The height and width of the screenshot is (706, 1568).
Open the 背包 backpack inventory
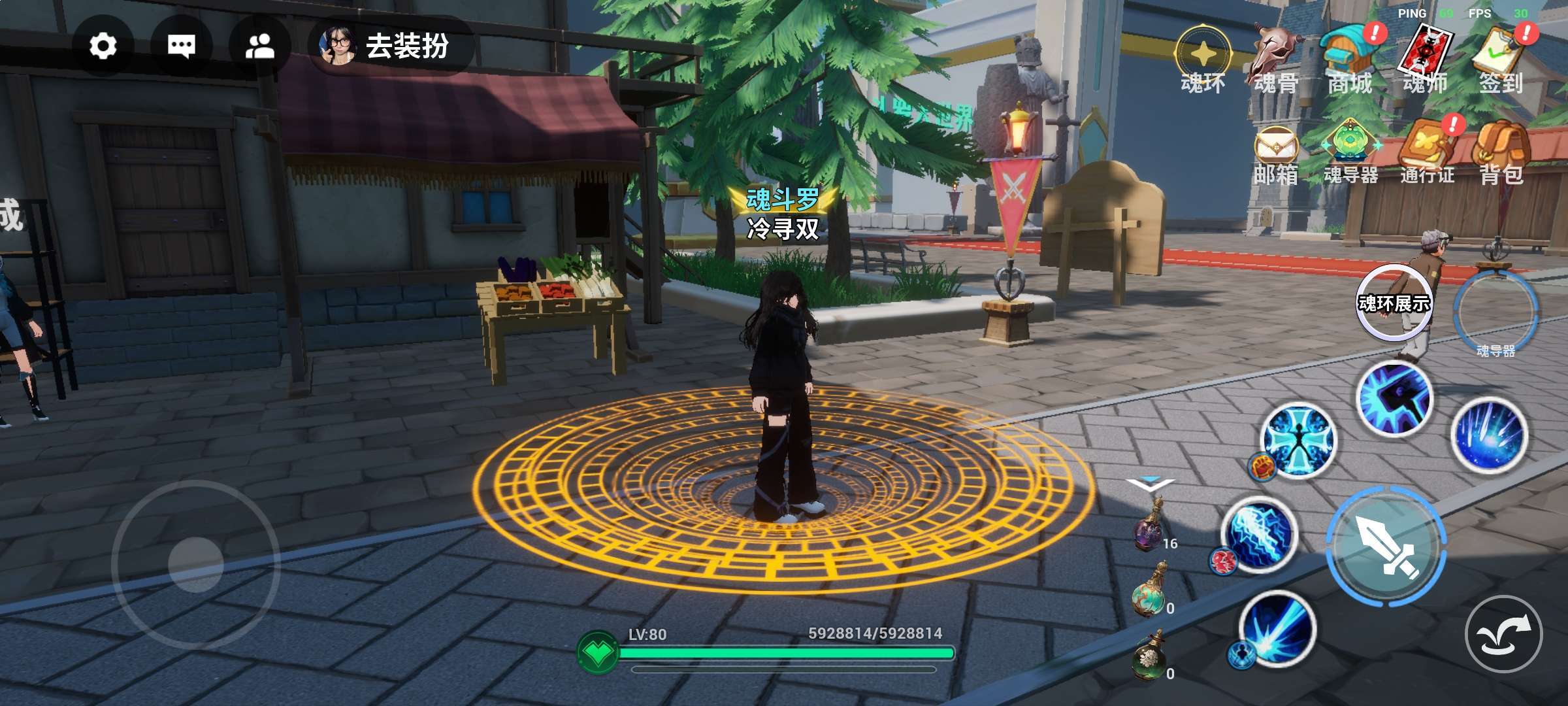(1501, 155)
